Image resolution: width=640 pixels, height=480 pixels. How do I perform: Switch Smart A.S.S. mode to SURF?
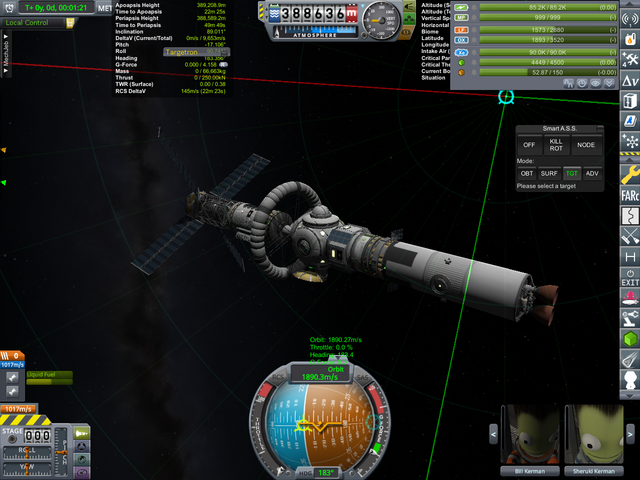(549, 173)
